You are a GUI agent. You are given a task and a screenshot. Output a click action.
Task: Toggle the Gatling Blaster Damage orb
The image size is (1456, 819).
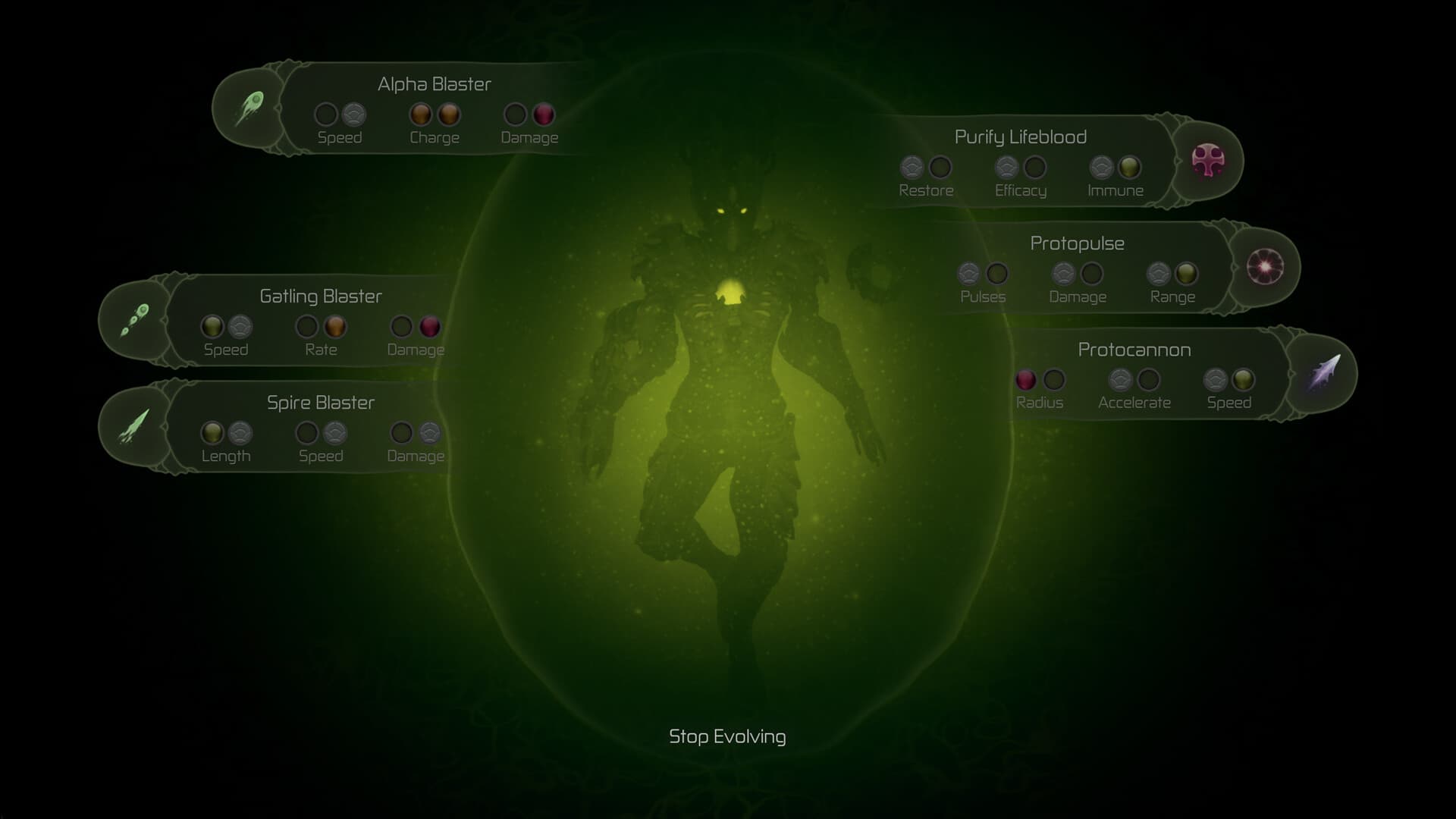point(428,327)
